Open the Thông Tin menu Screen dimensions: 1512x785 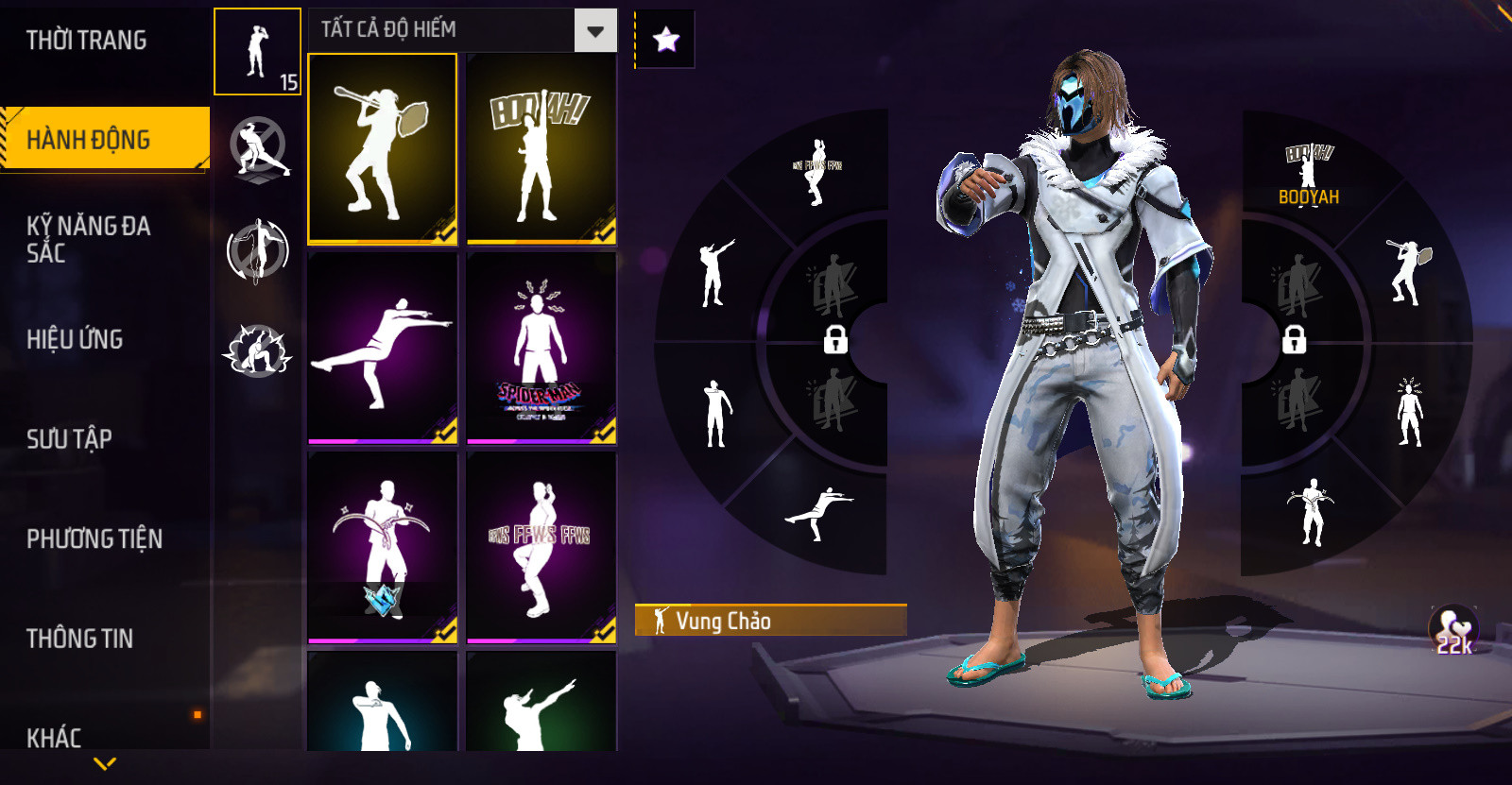tap(79, 639)
